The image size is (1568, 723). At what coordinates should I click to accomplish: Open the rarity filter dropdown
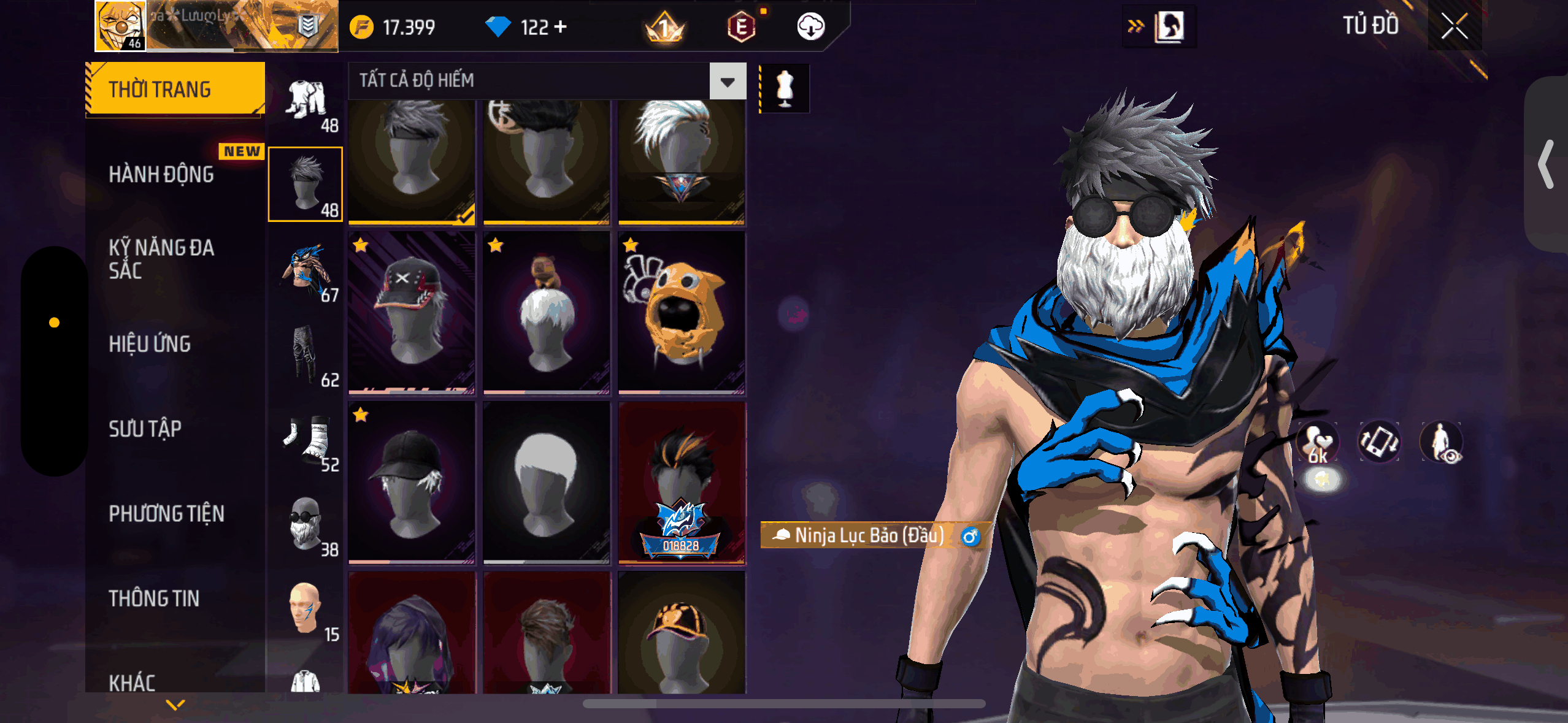click(x=728, y=81)
